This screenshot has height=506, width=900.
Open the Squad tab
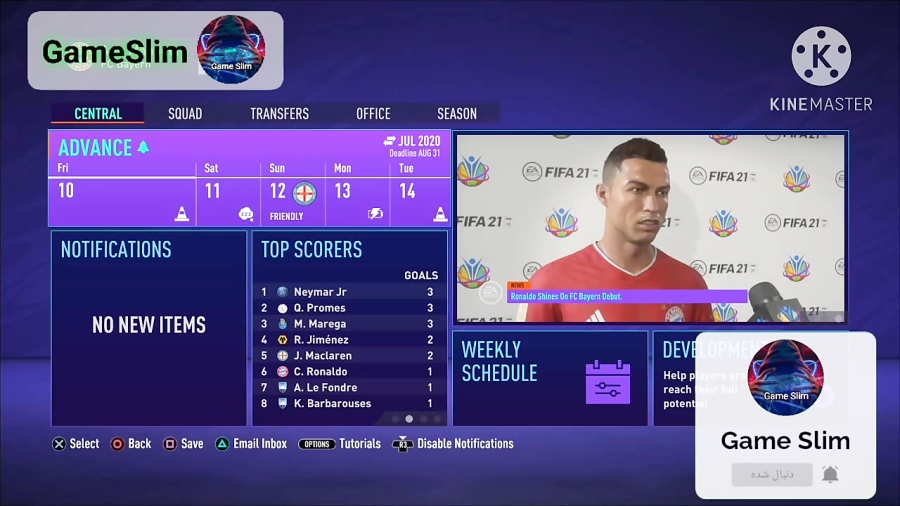click(x=185, y=114)
